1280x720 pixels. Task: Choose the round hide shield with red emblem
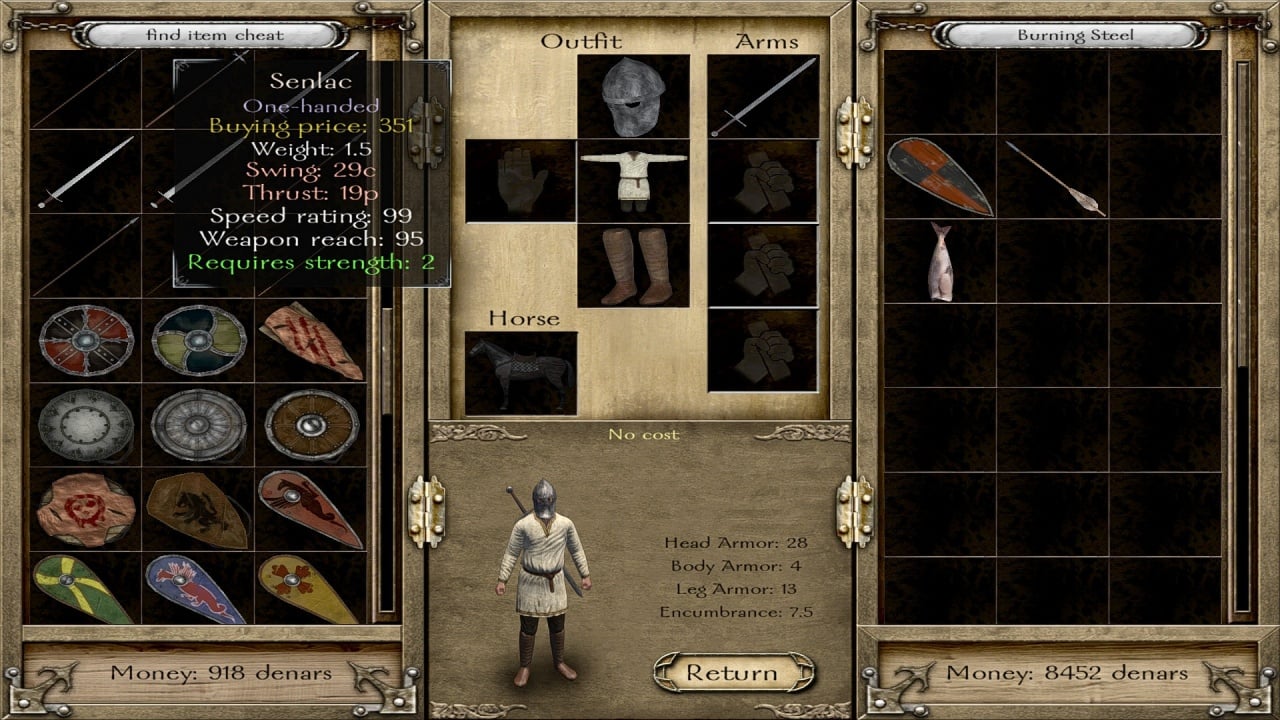(86, 509)
